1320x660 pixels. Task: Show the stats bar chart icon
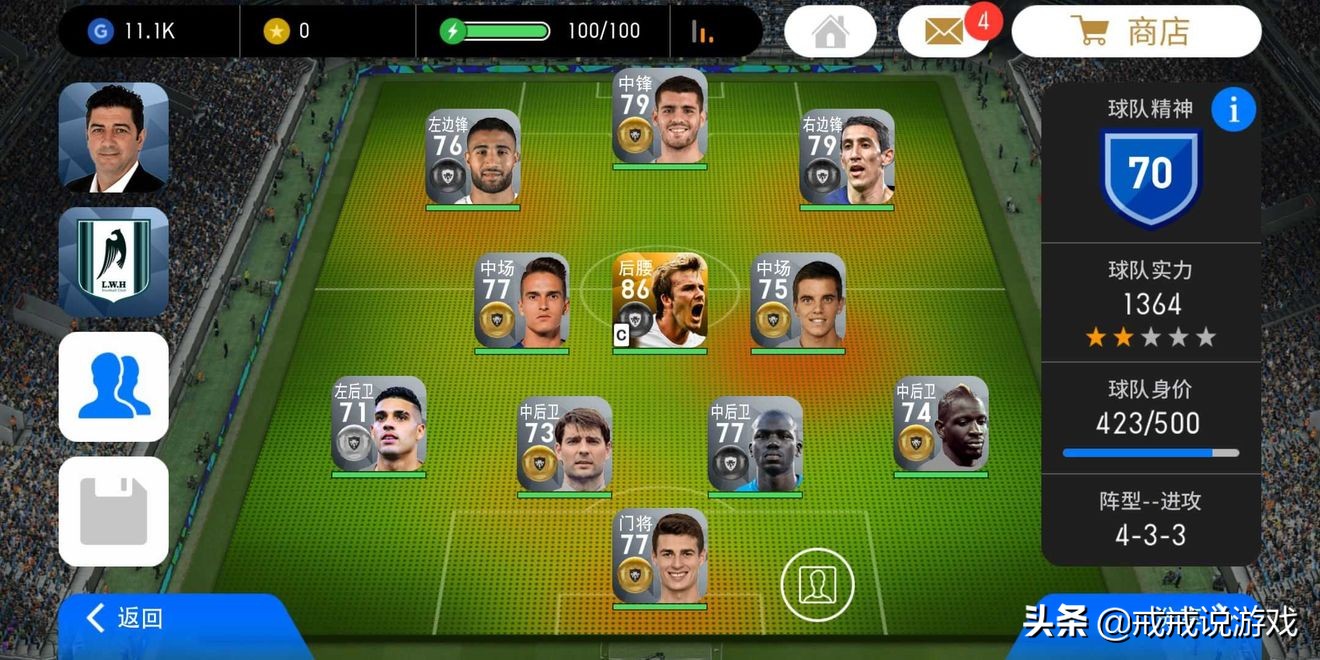coord(703,32)
